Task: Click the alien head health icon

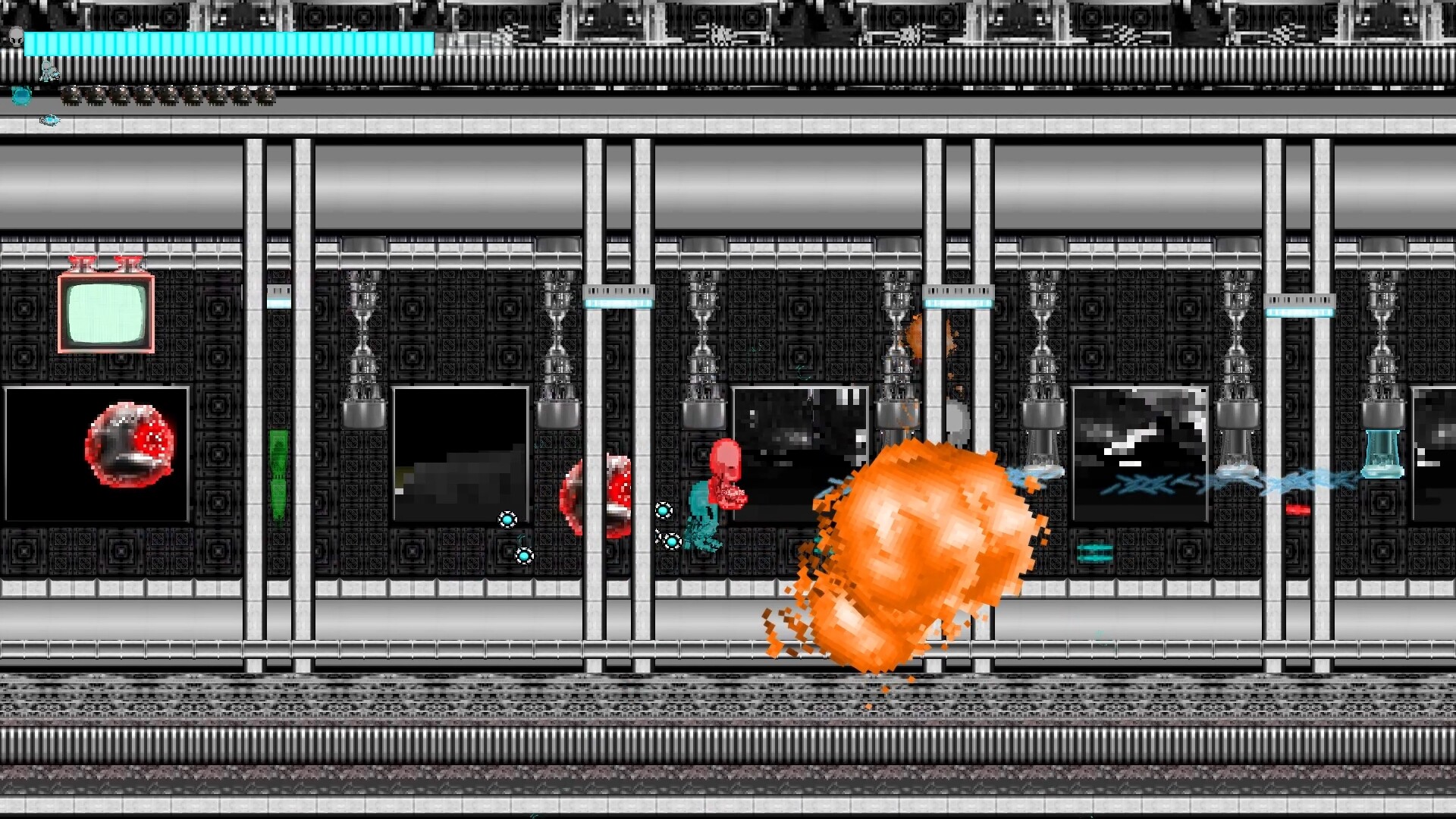Action: click(16, 36)
